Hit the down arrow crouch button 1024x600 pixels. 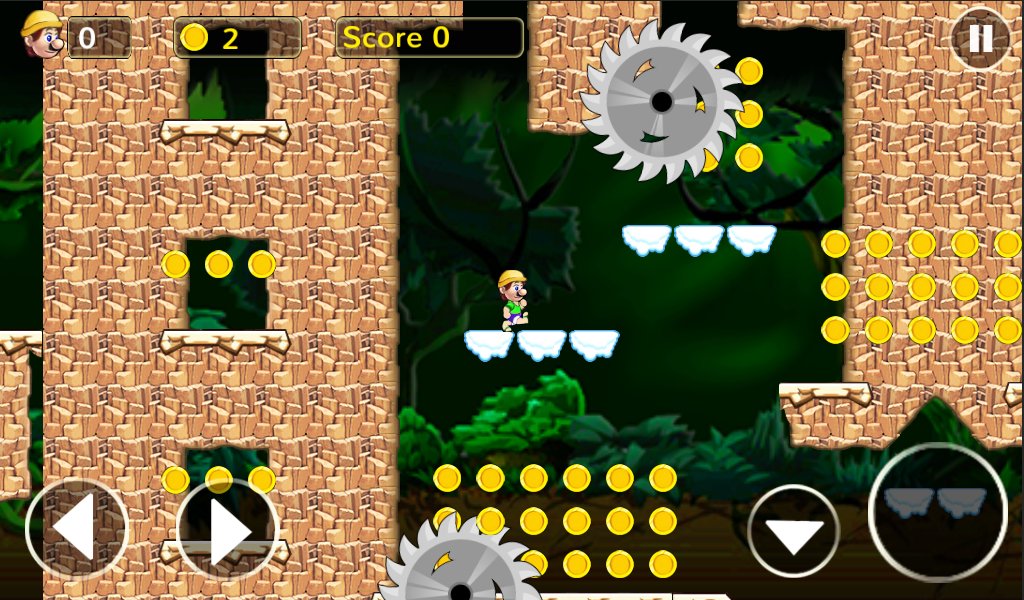[794, 531]
